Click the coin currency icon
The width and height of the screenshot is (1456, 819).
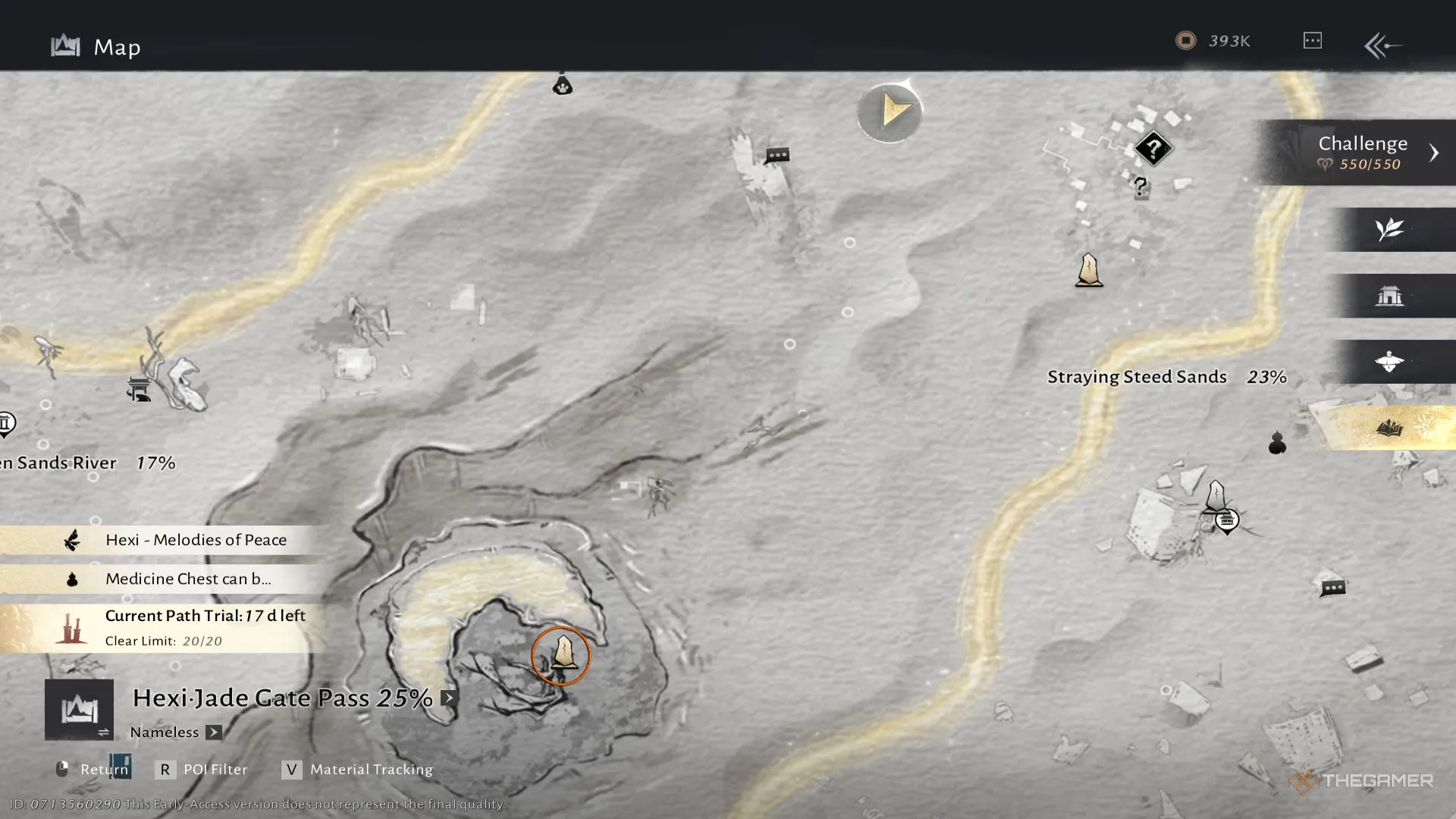(x=1185, y=41)
